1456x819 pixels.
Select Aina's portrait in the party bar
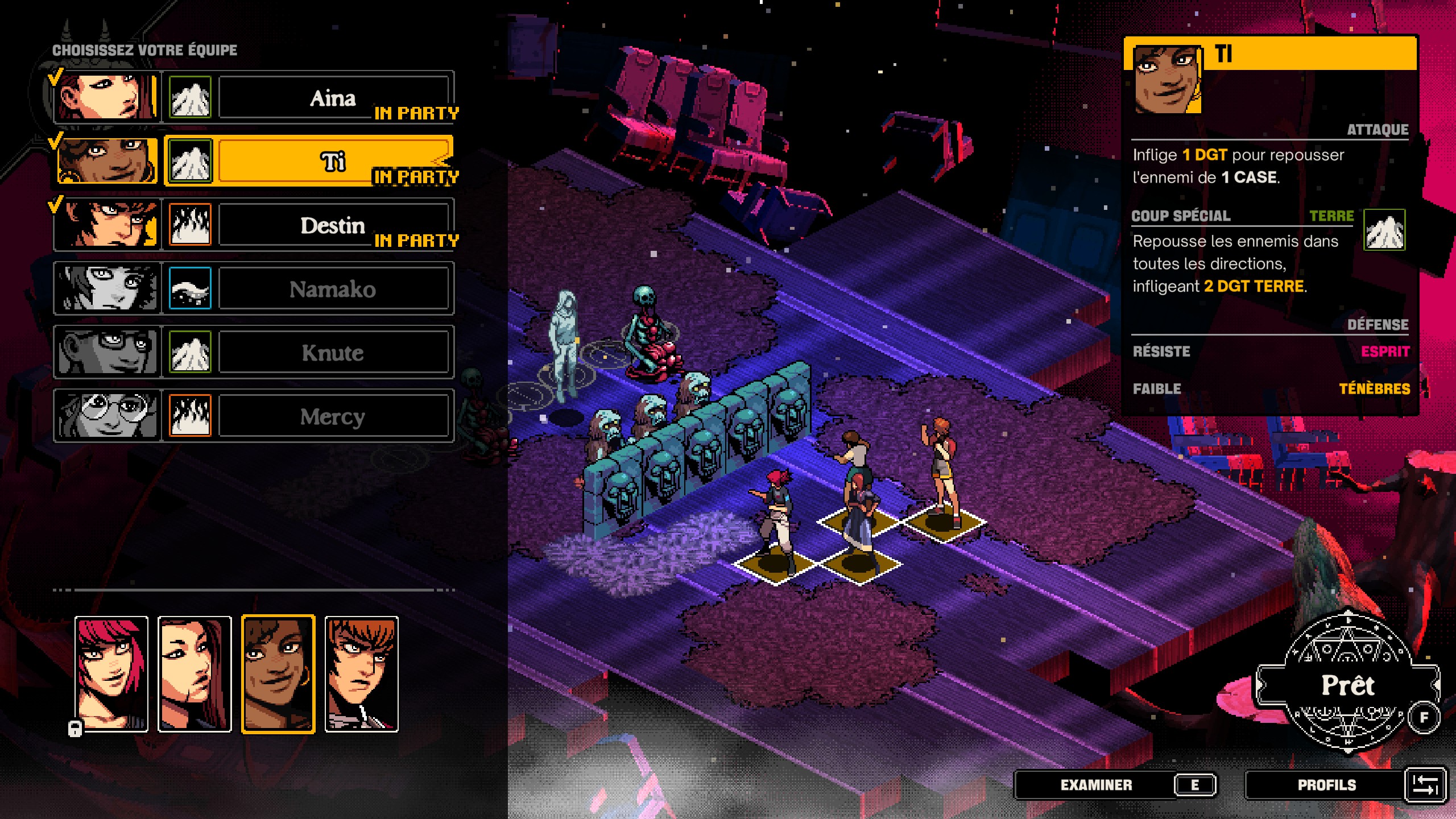point(195,674)
